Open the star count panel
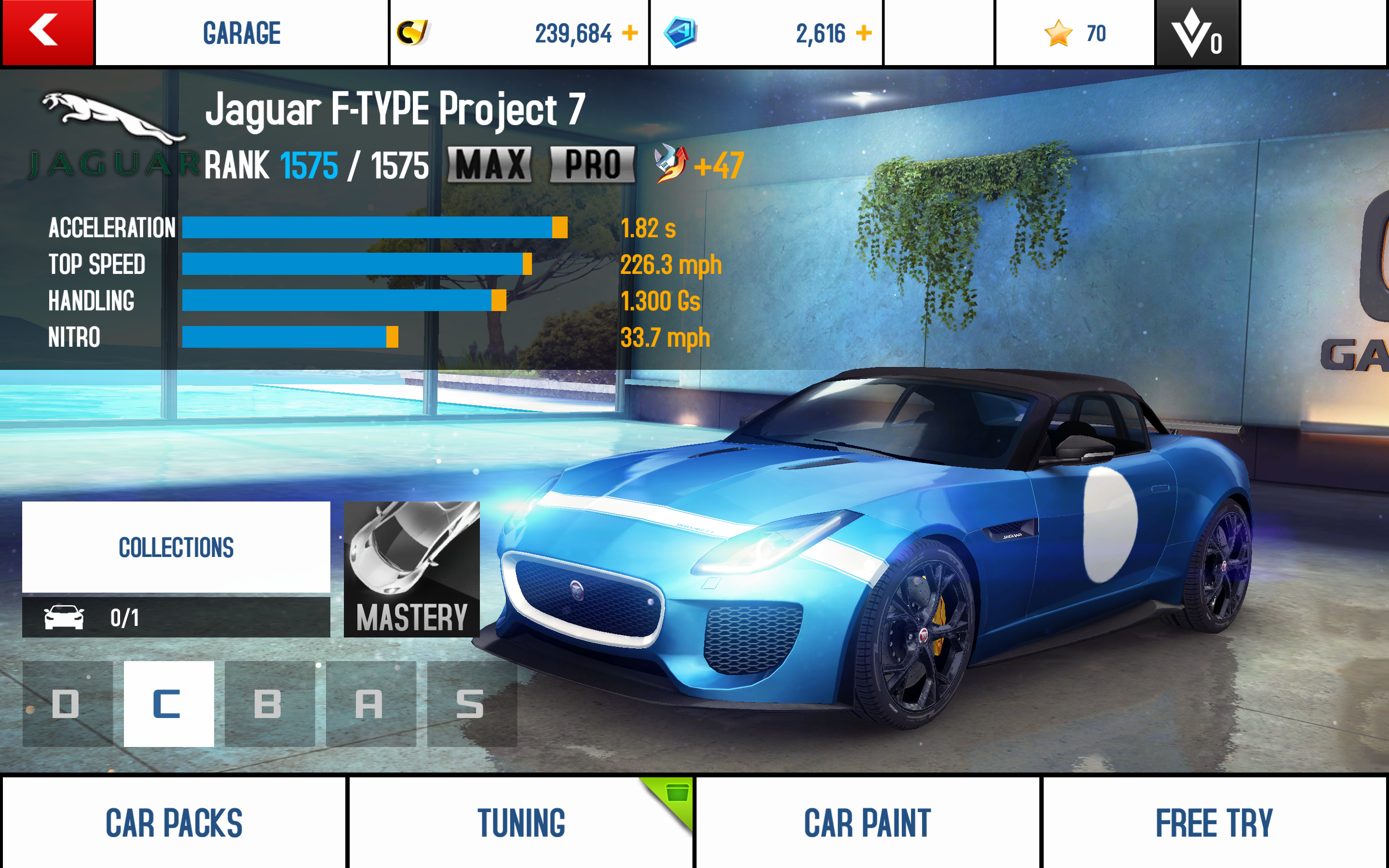The height and width of the screenshot is (868, 1389). pos(1074,33)
